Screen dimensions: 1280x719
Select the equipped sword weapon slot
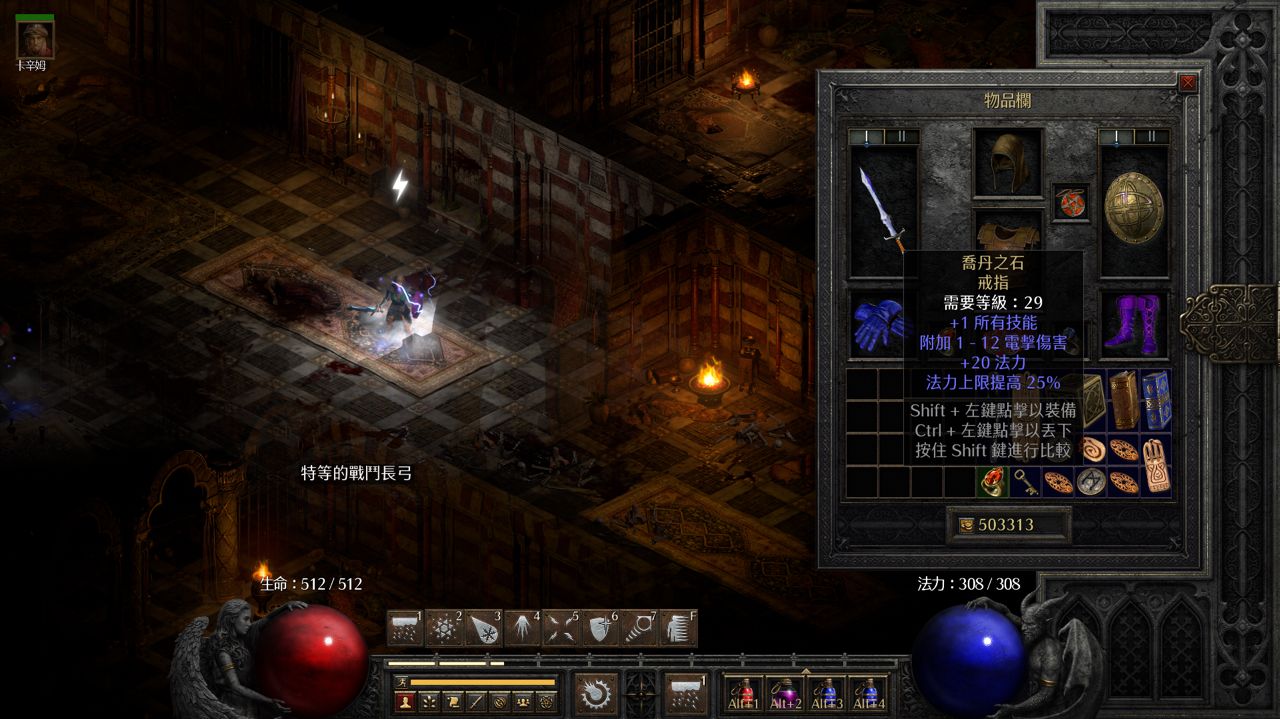click(x=883, y=211)
